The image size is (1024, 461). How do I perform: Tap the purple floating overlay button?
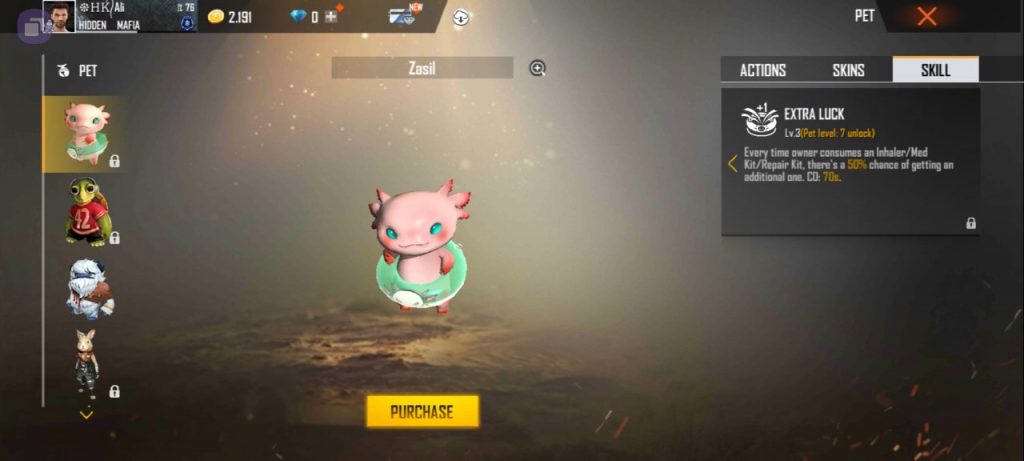coord(32,27)
